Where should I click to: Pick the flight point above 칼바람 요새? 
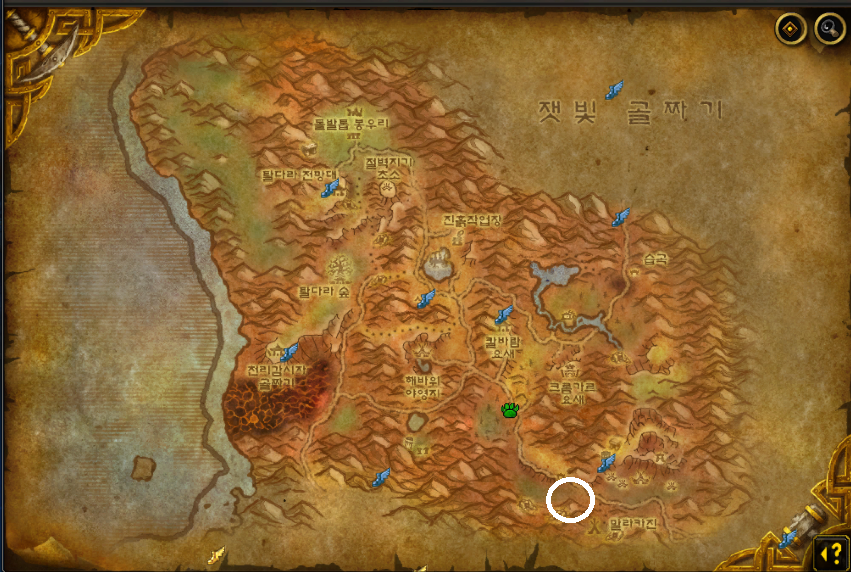[504, 316]
